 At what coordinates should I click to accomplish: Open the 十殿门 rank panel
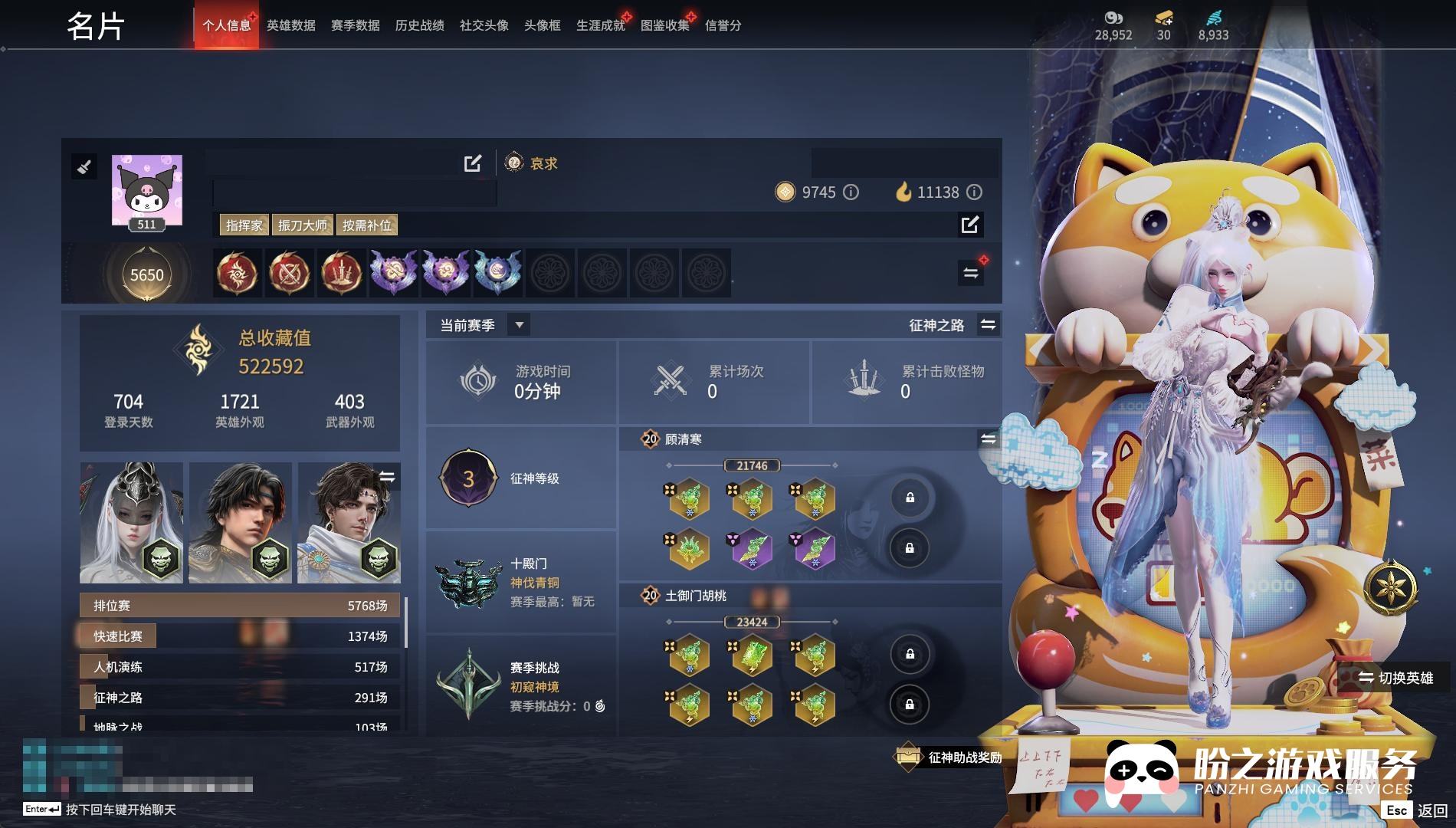521,582
